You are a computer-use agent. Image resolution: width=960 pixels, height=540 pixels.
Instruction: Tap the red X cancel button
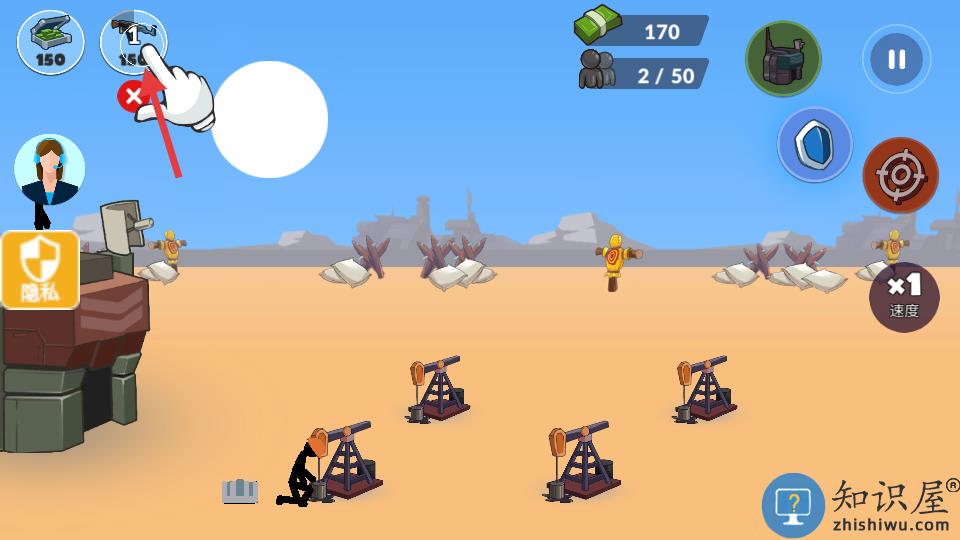click(132, 97)
